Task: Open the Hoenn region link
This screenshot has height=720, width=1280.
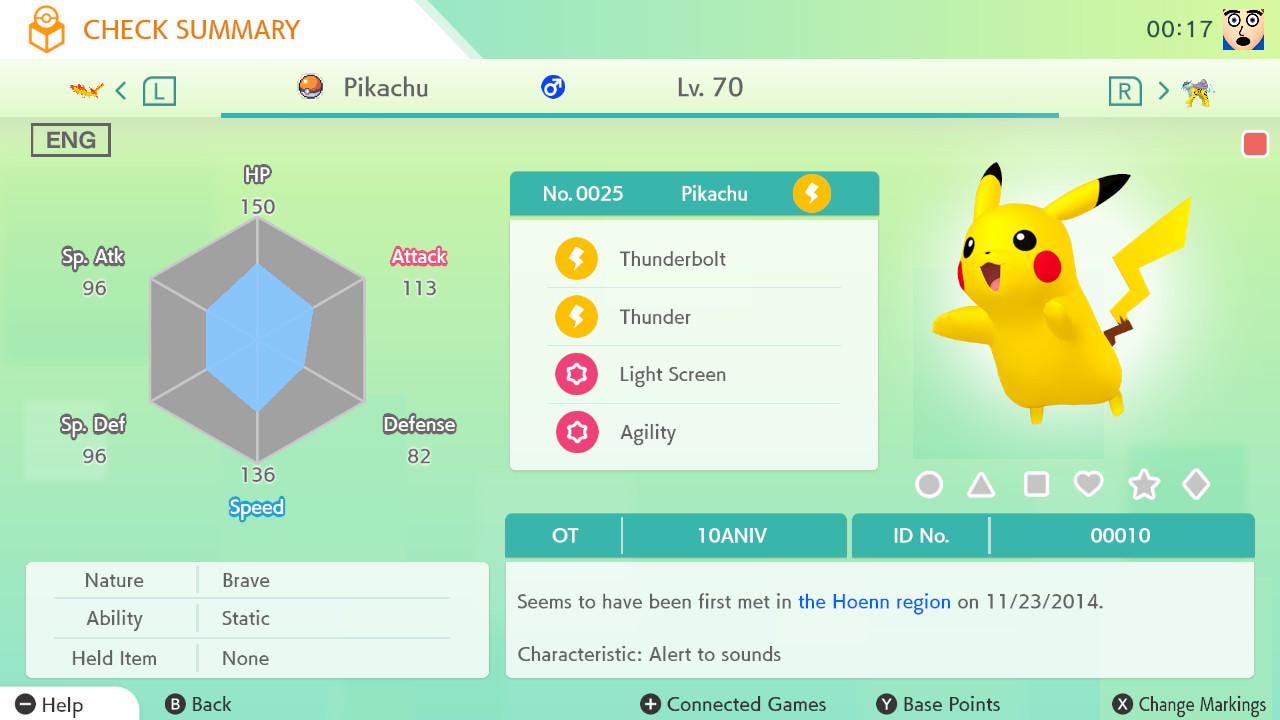Action: 874,602
